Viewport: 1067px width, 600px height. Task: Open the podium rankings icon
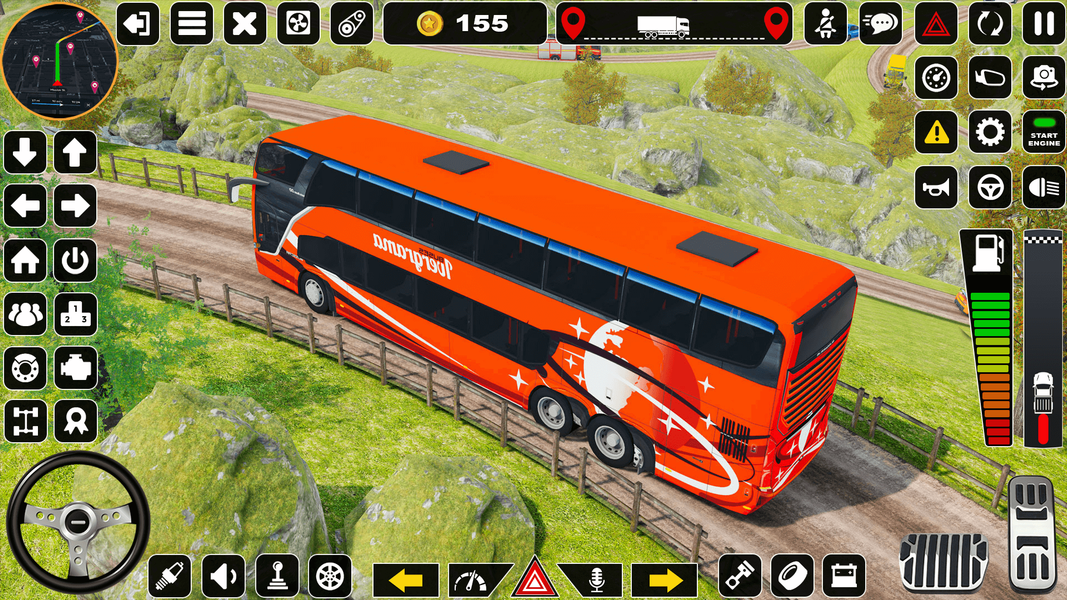click(75, 314)
